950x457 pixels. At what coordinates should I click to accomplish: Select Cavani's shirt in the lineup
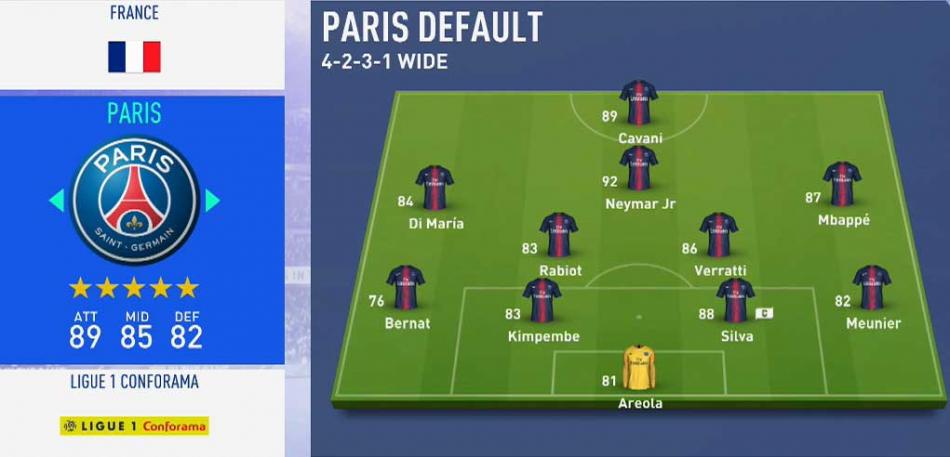tap(638, 103)
